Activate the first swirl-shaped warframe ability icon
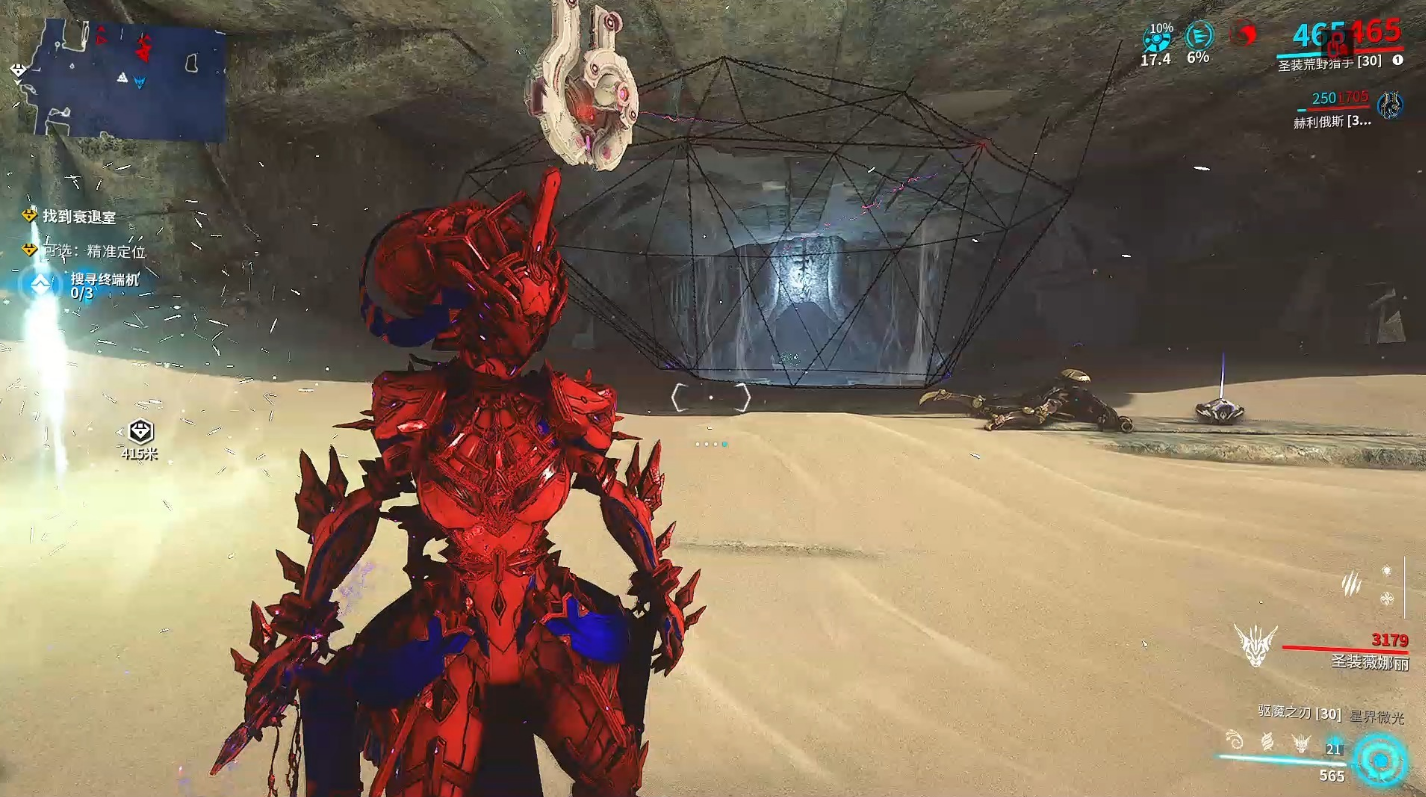 pyautogui.click(x=1236, y=742)
